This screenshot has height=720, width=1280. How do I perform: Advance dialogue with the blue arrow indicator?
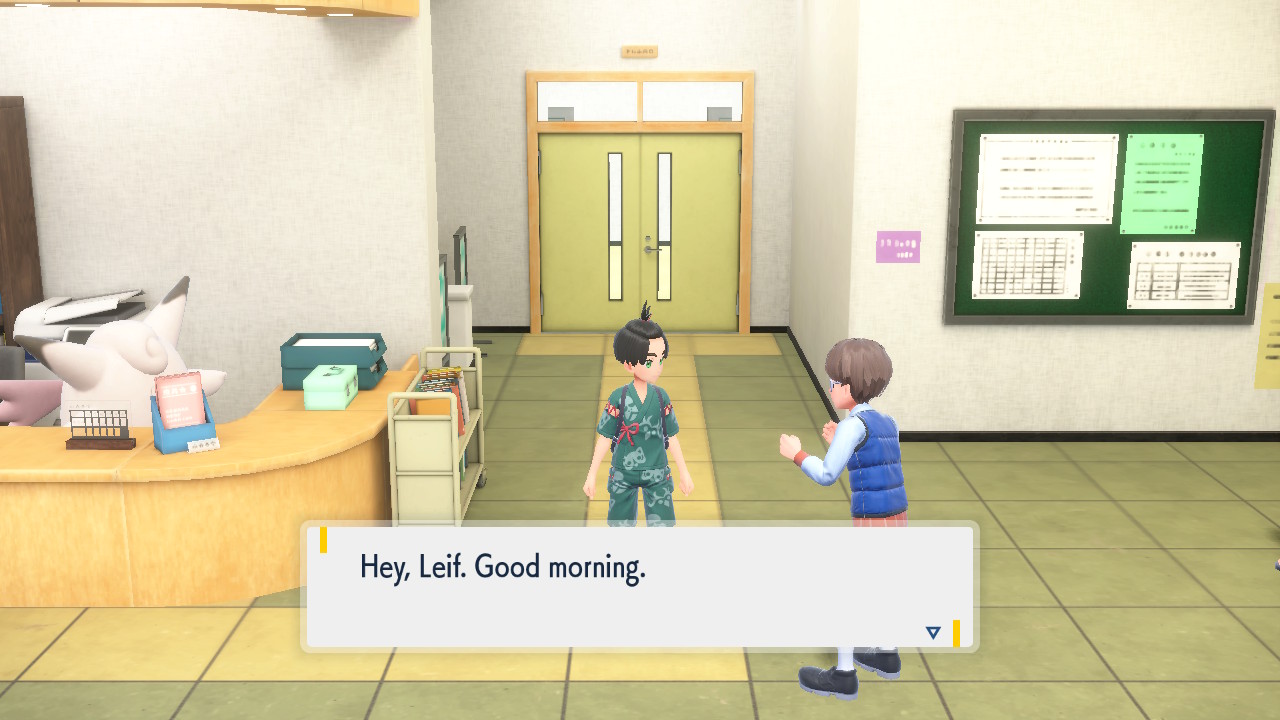click(933, 632)
